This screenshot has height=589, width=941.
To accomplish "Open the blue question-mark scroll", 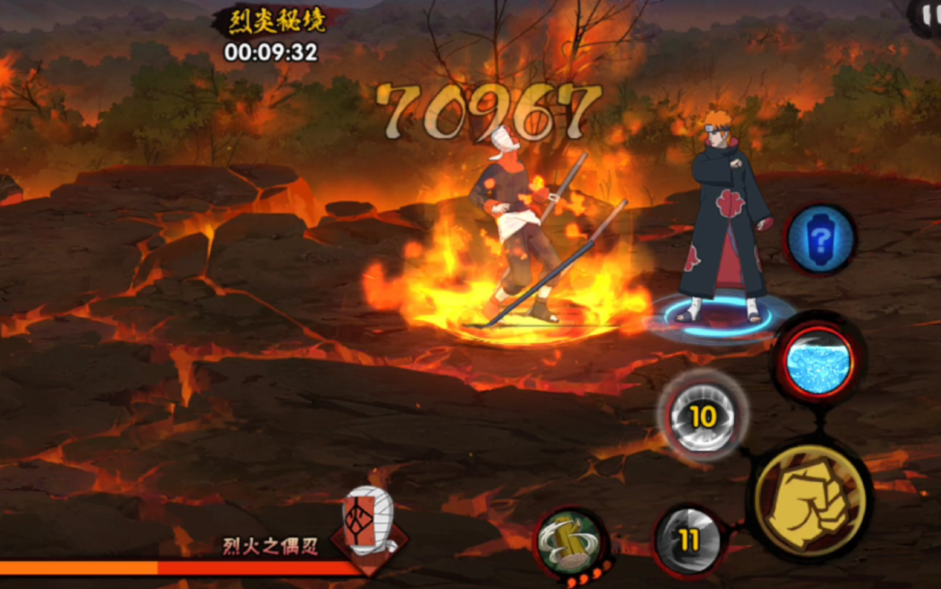I will click(x=821, y=240).
